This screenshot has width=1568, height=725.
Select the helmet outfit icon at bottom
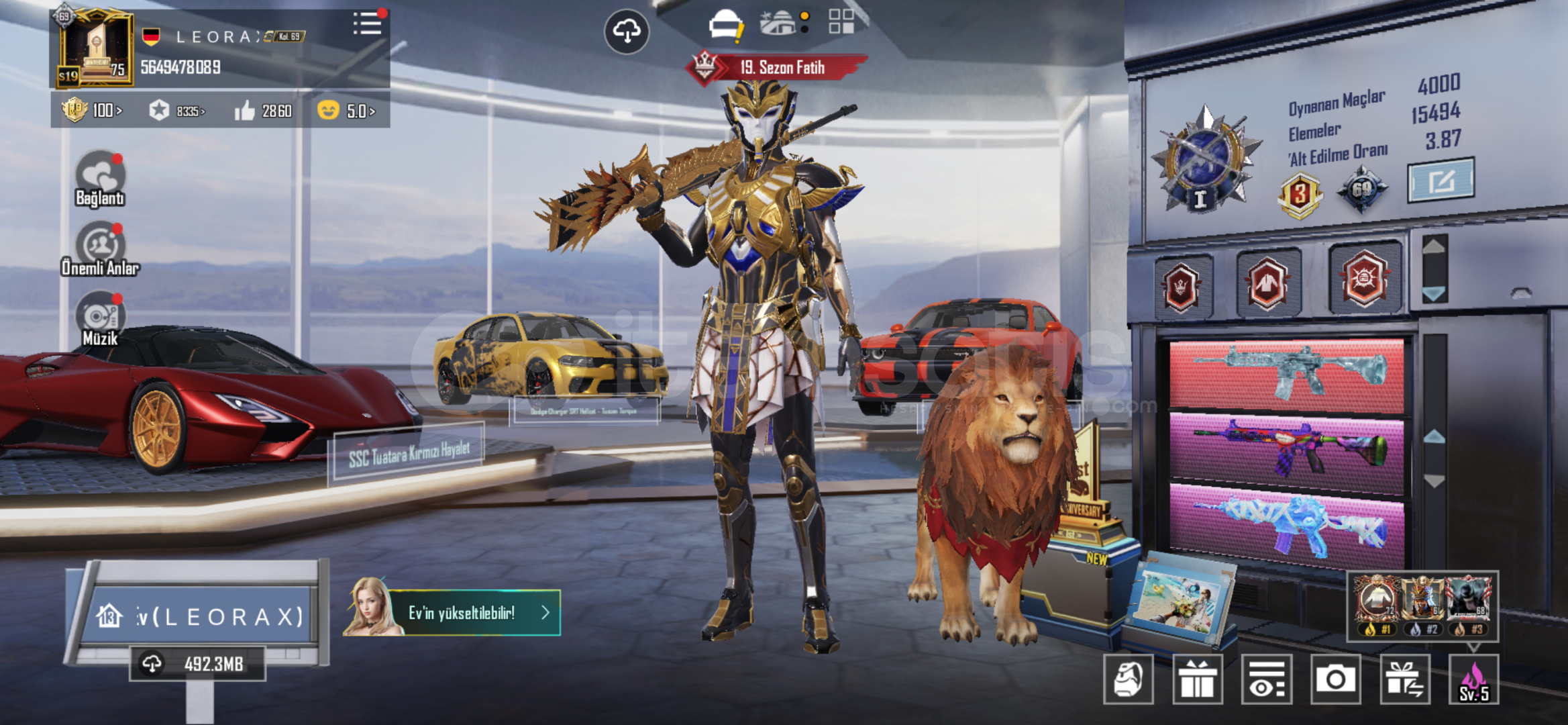click(x=1129, y=679)
